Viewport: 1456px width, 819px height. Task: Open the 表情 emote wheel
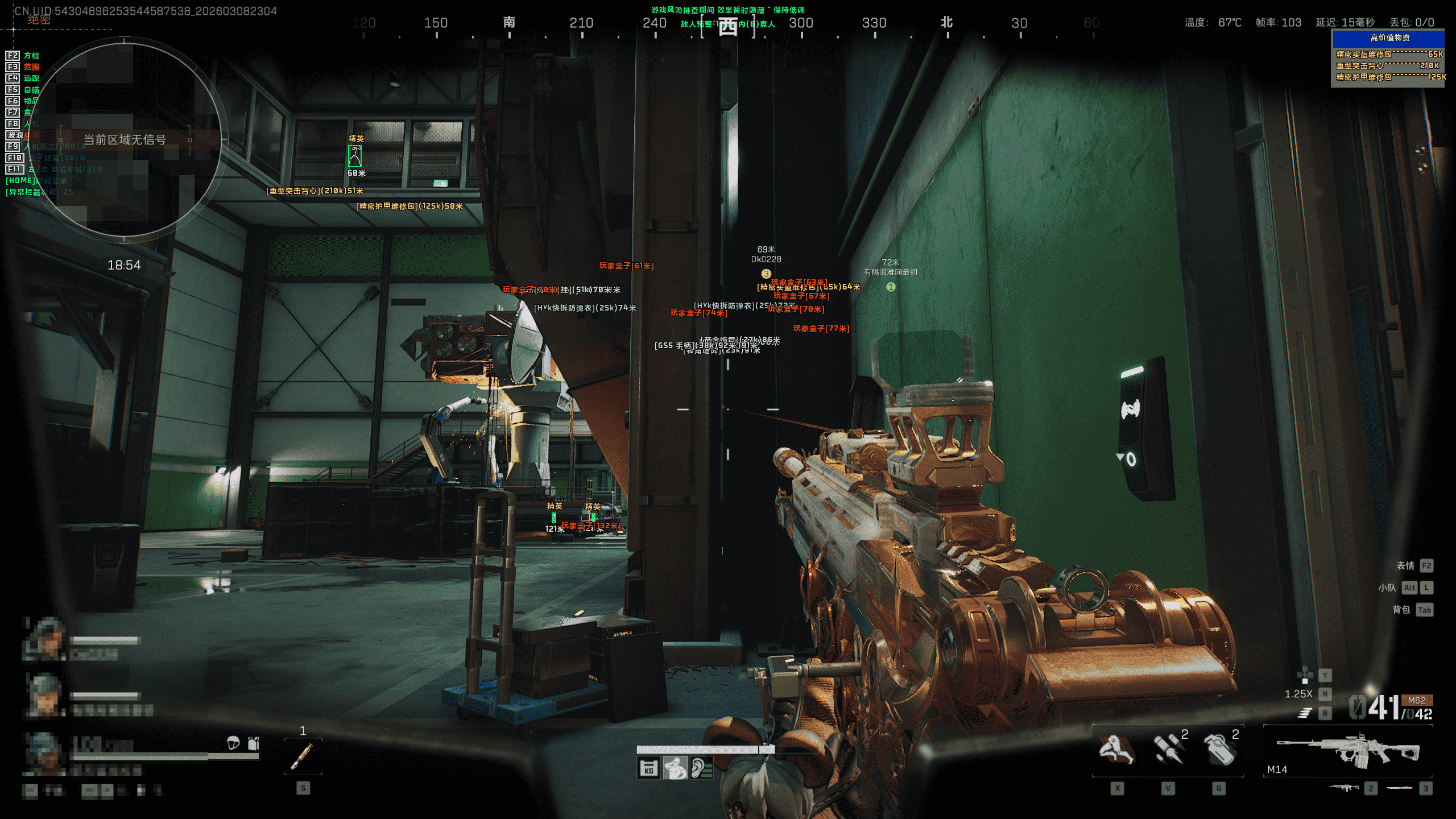(1405, 565)
